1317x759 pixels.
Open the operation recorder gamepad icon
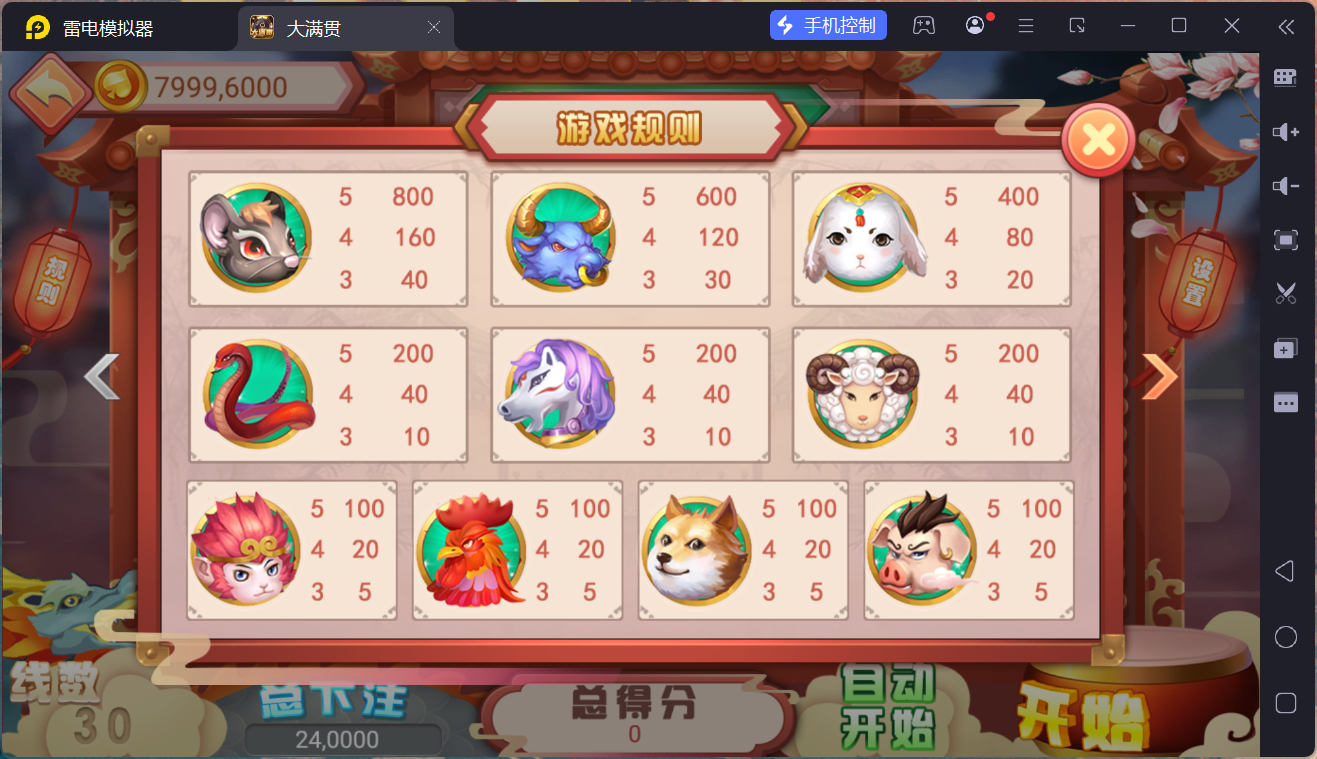[x=924, y=25]
